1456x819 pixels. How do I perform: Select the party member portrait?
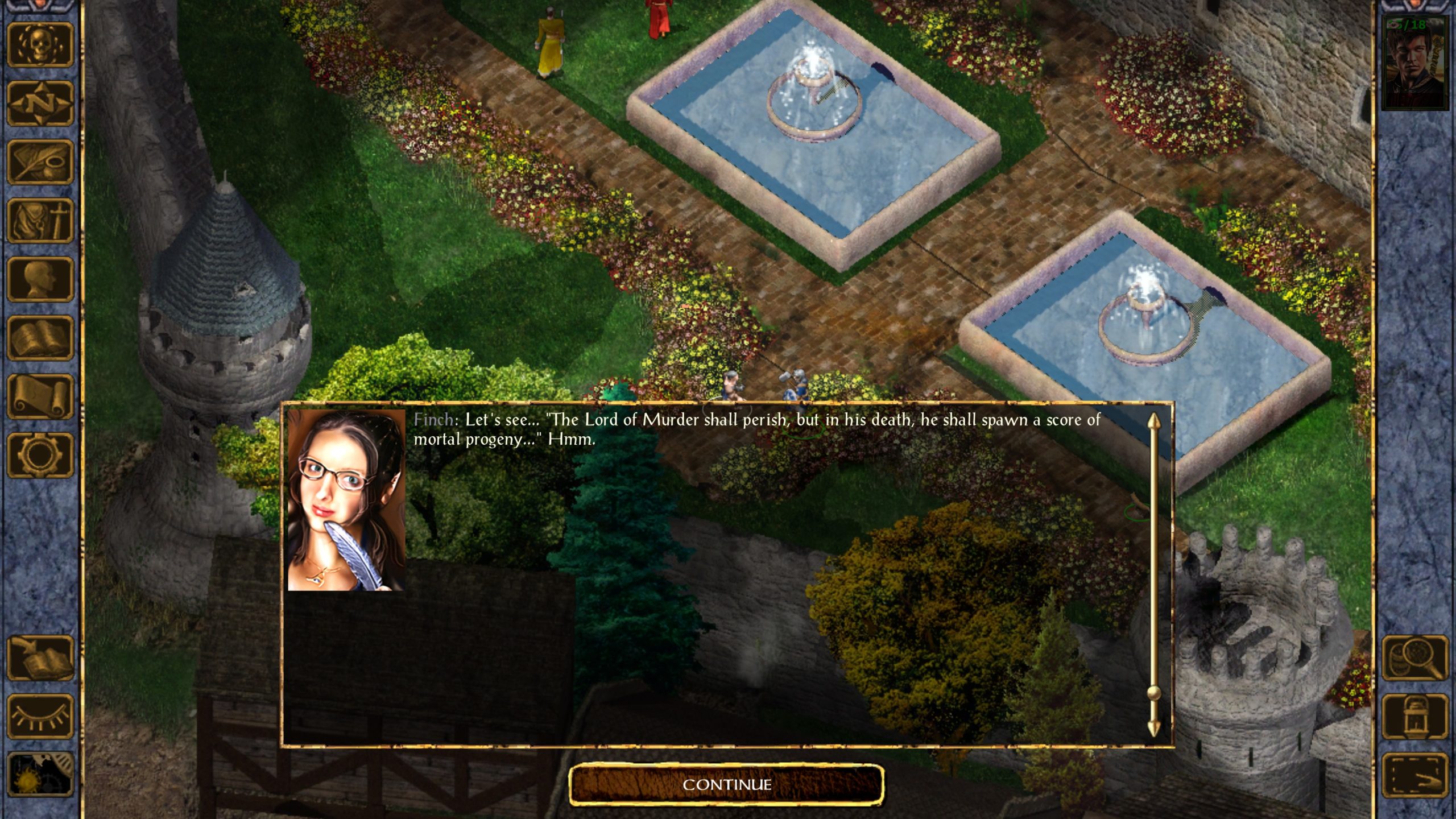(x=1414, y=64)
